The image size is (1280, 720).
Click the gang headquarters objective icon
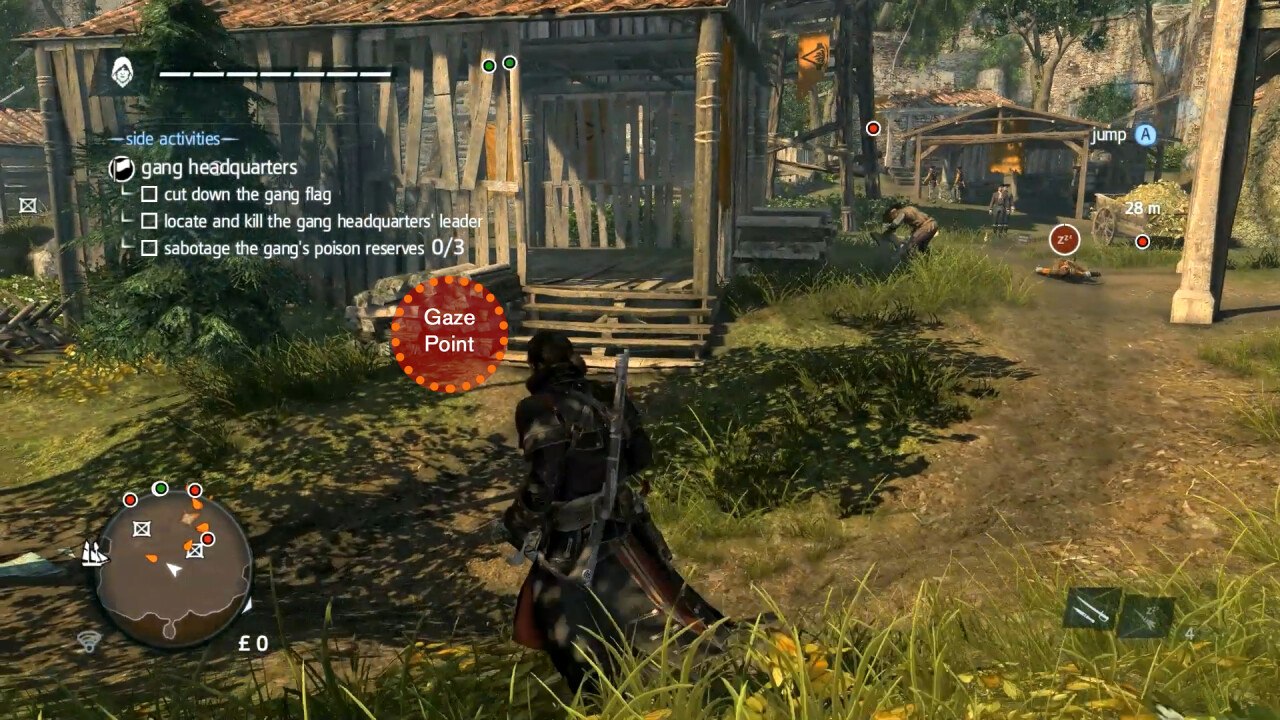click(122, 168)
